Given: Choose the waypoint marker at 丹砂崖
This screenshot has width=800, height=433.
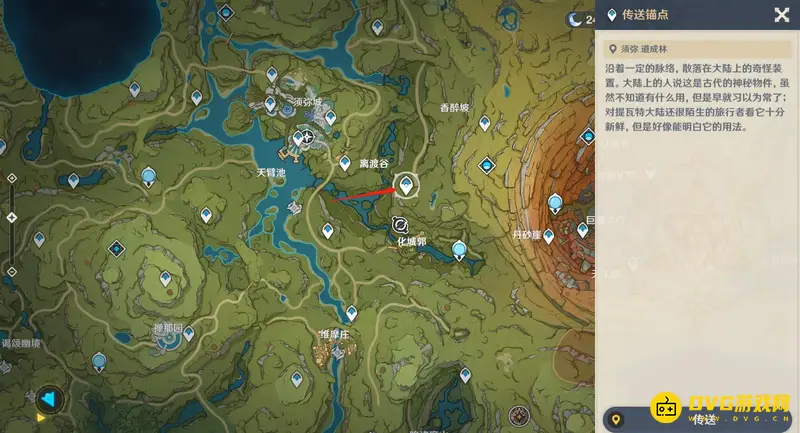Looking at the screenshot, I should [x=548, y=236].
